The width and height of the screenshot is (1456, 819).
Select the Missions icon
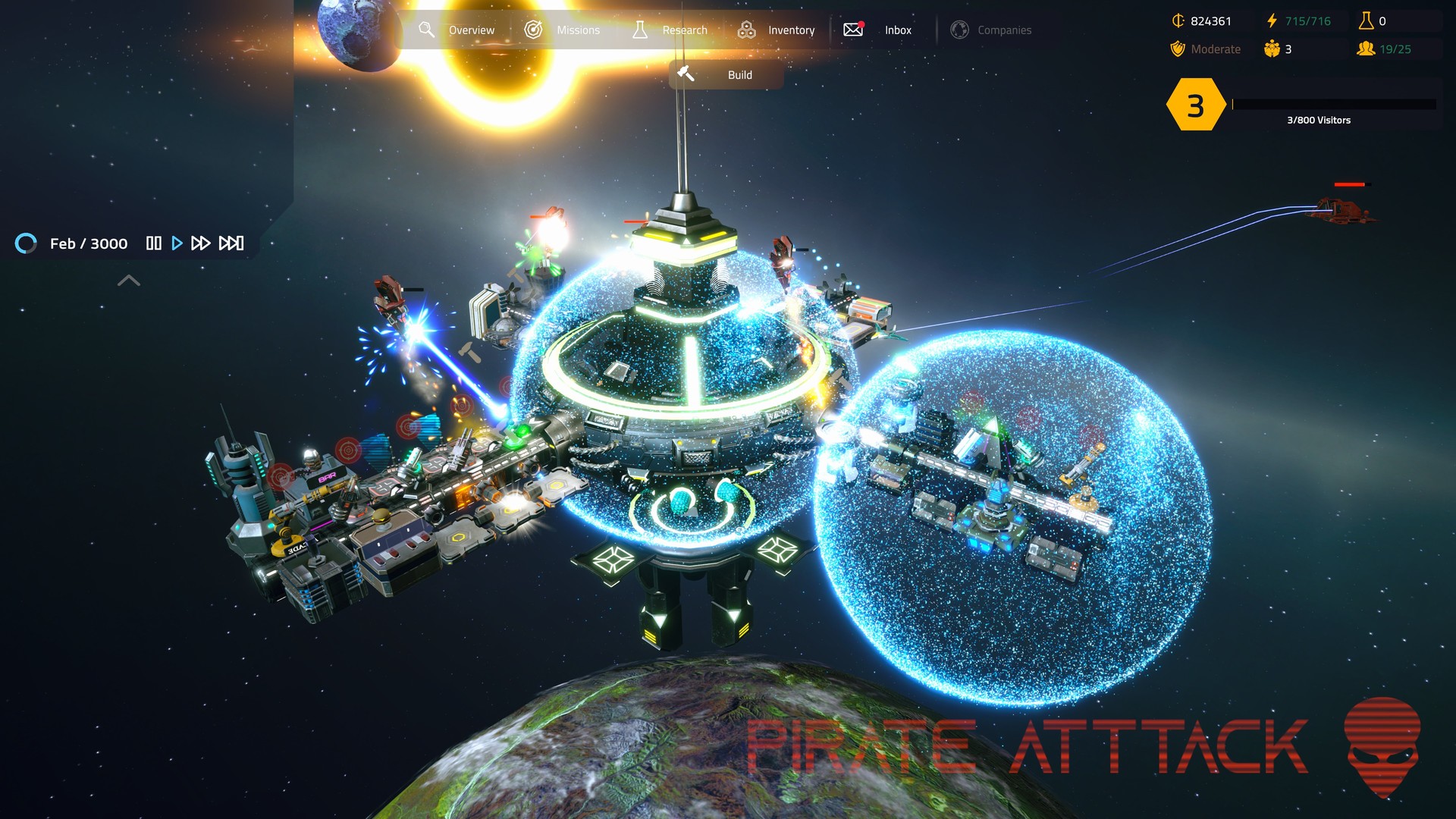click(x=535, y=30)
